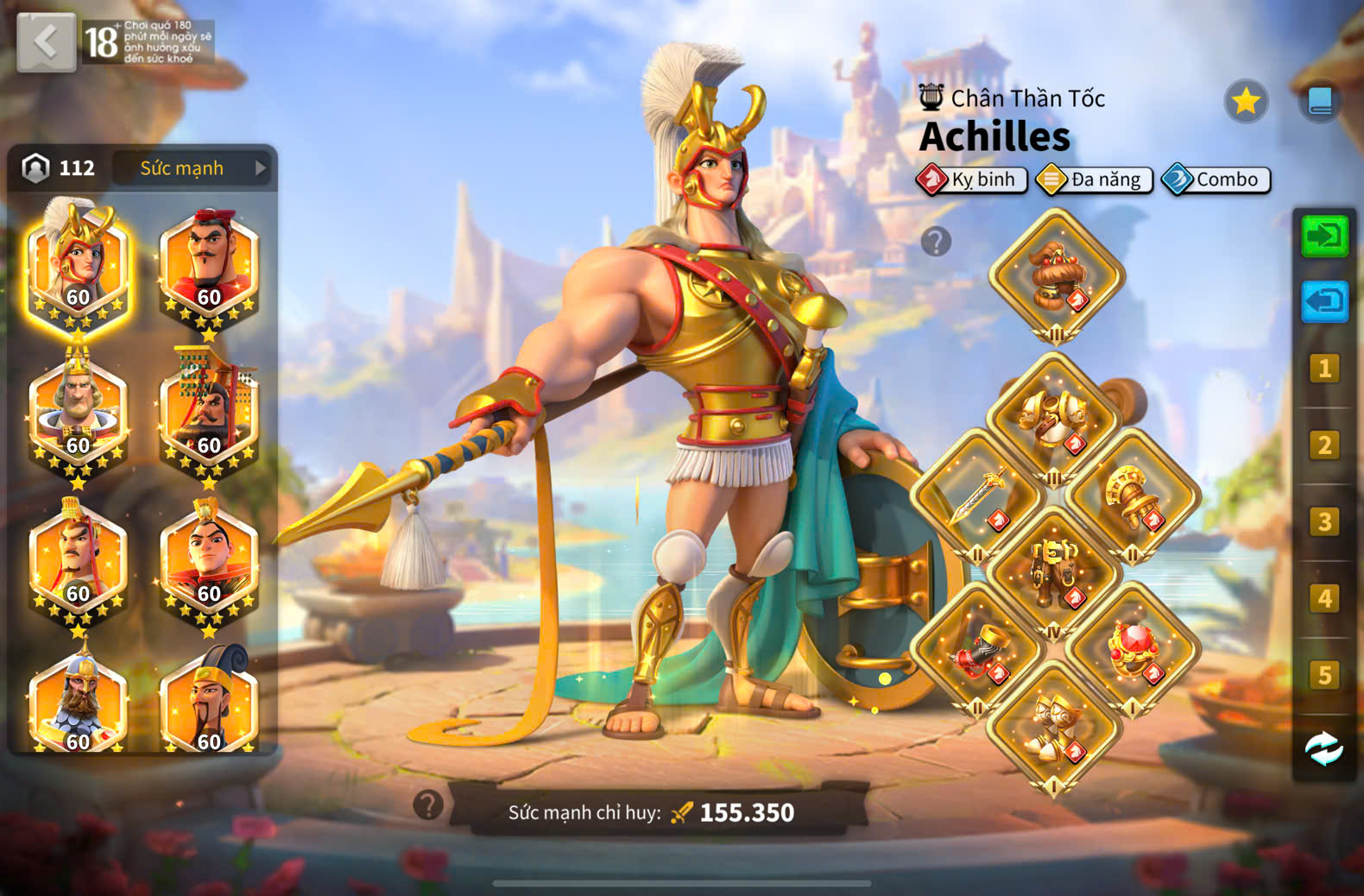1364x896 pixels.
Task: Open the chest armor equipment slot
Action: tap(1054, 419)
